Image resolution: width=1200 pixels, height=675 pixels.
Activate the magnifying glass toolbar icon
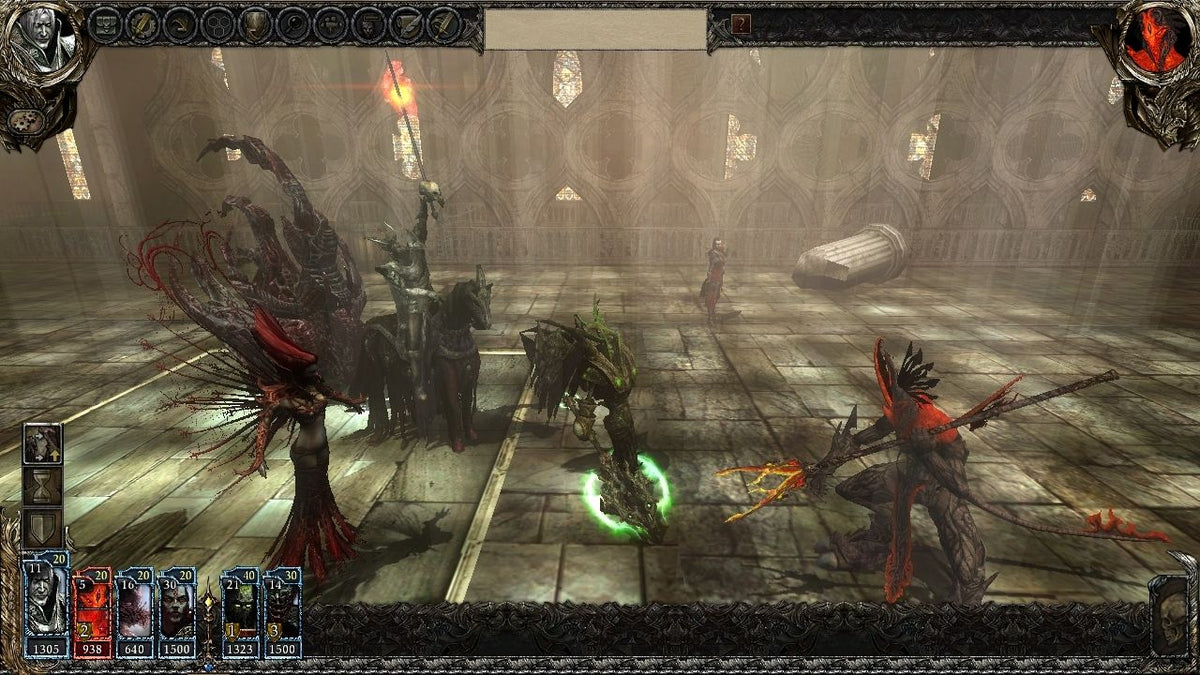pyautogui.click(x=294, y=25)
